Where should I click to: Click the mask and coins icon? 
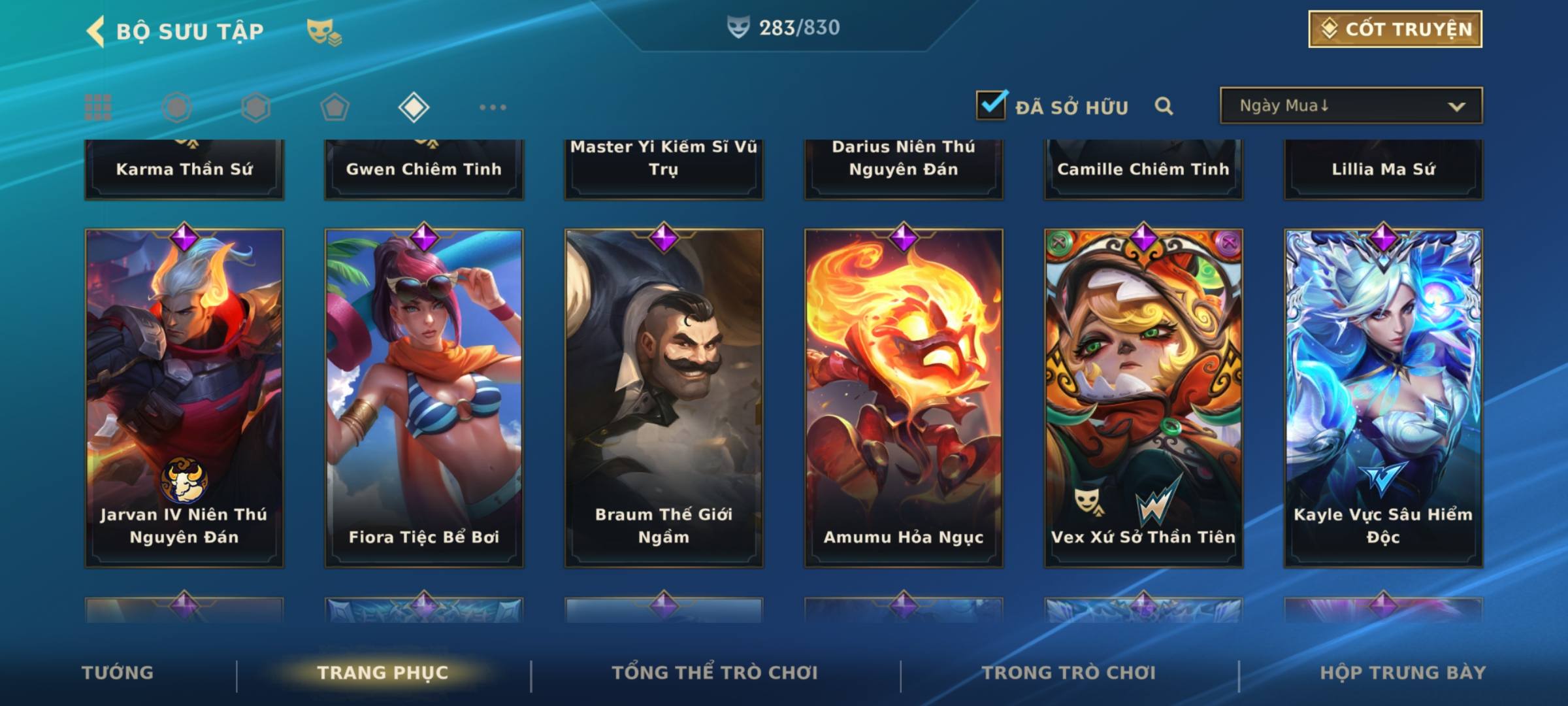click(324, 31)
